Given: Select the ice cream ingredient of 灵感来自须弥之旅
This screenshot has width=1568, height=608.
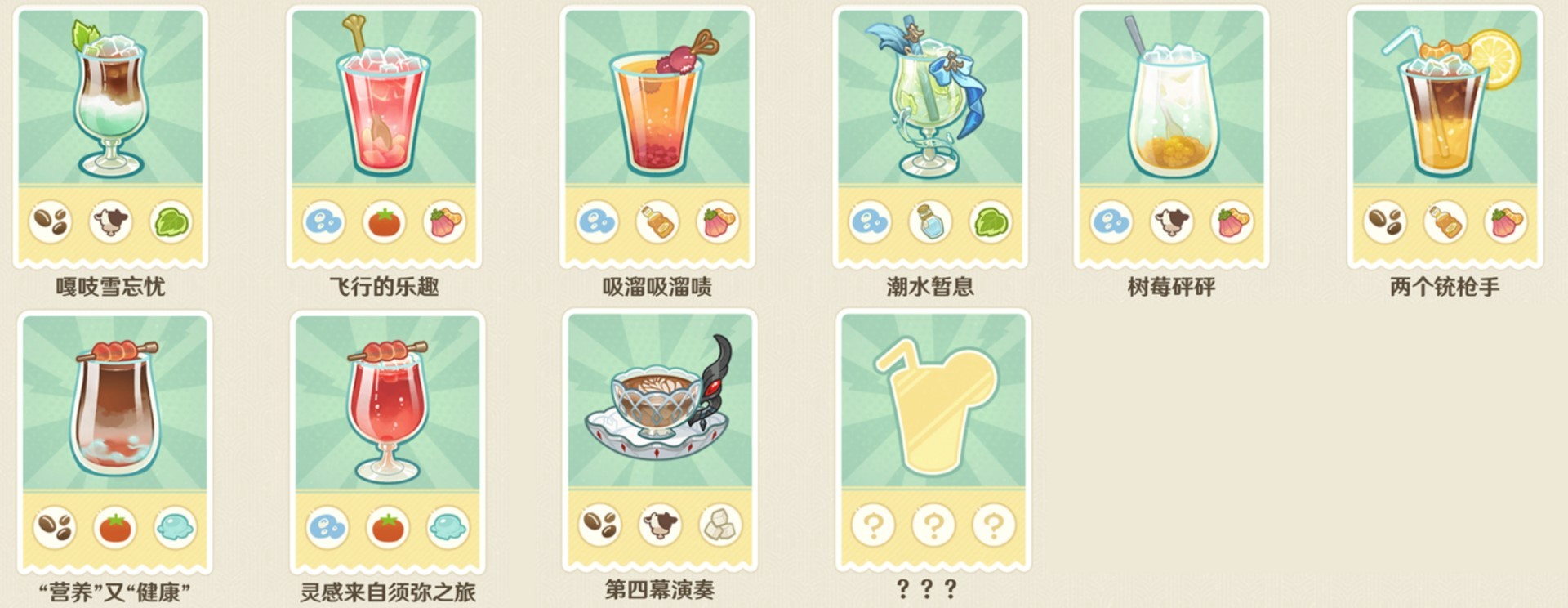Looking at the screenshot, I should 447,528.
